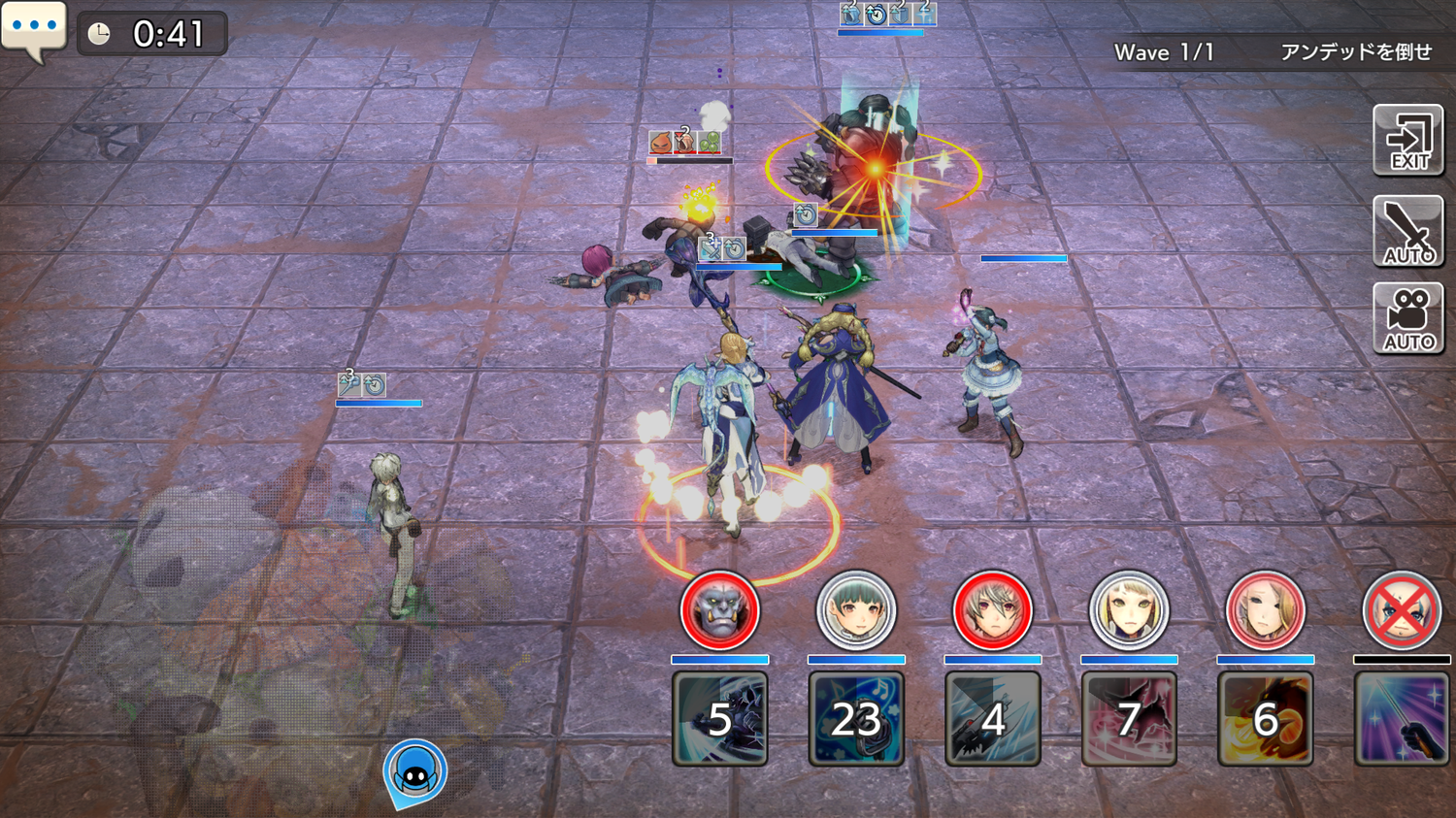Activate the armored knight skill showing 5

click(719, 719)
